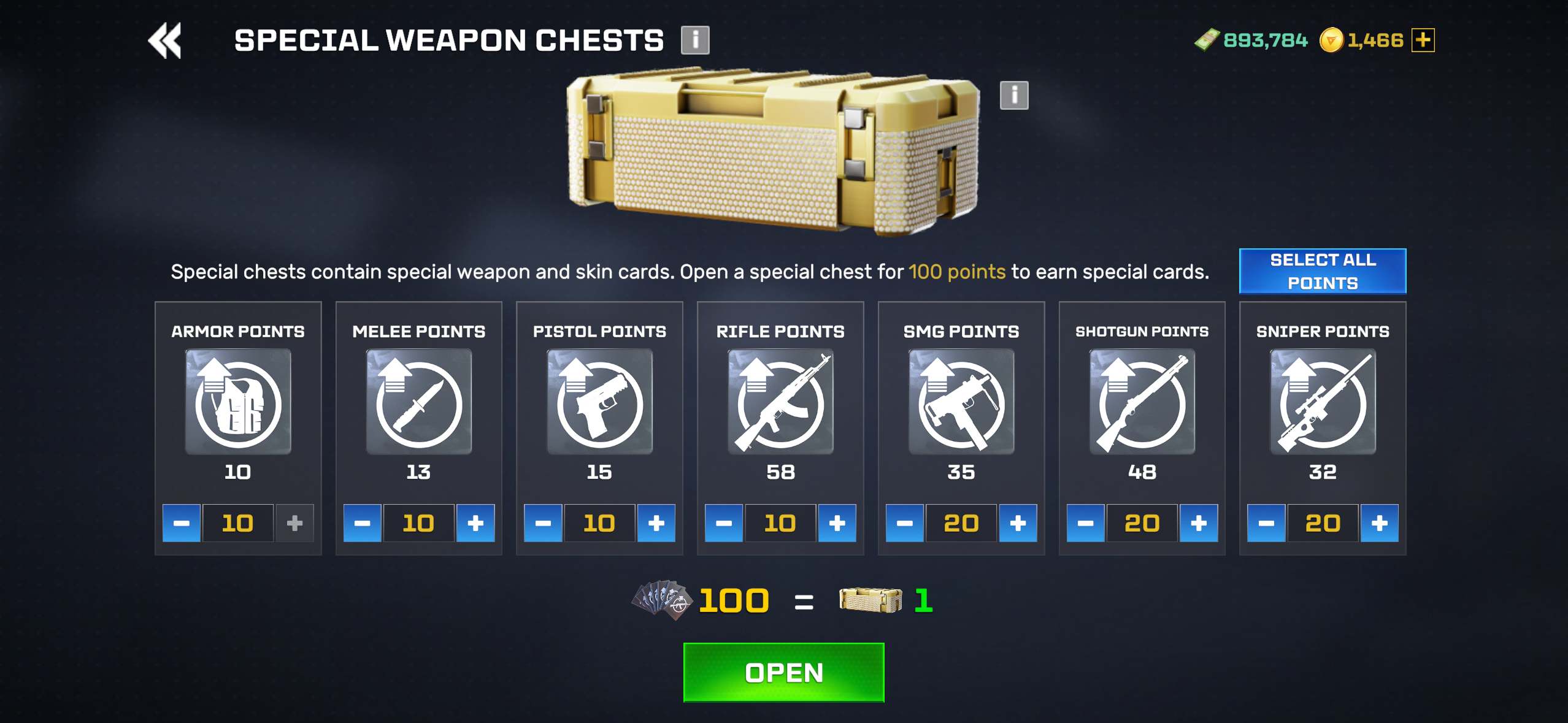Decrease SMG points allocation
This screenshot has width=1568, height=723.
coord(904,523)
